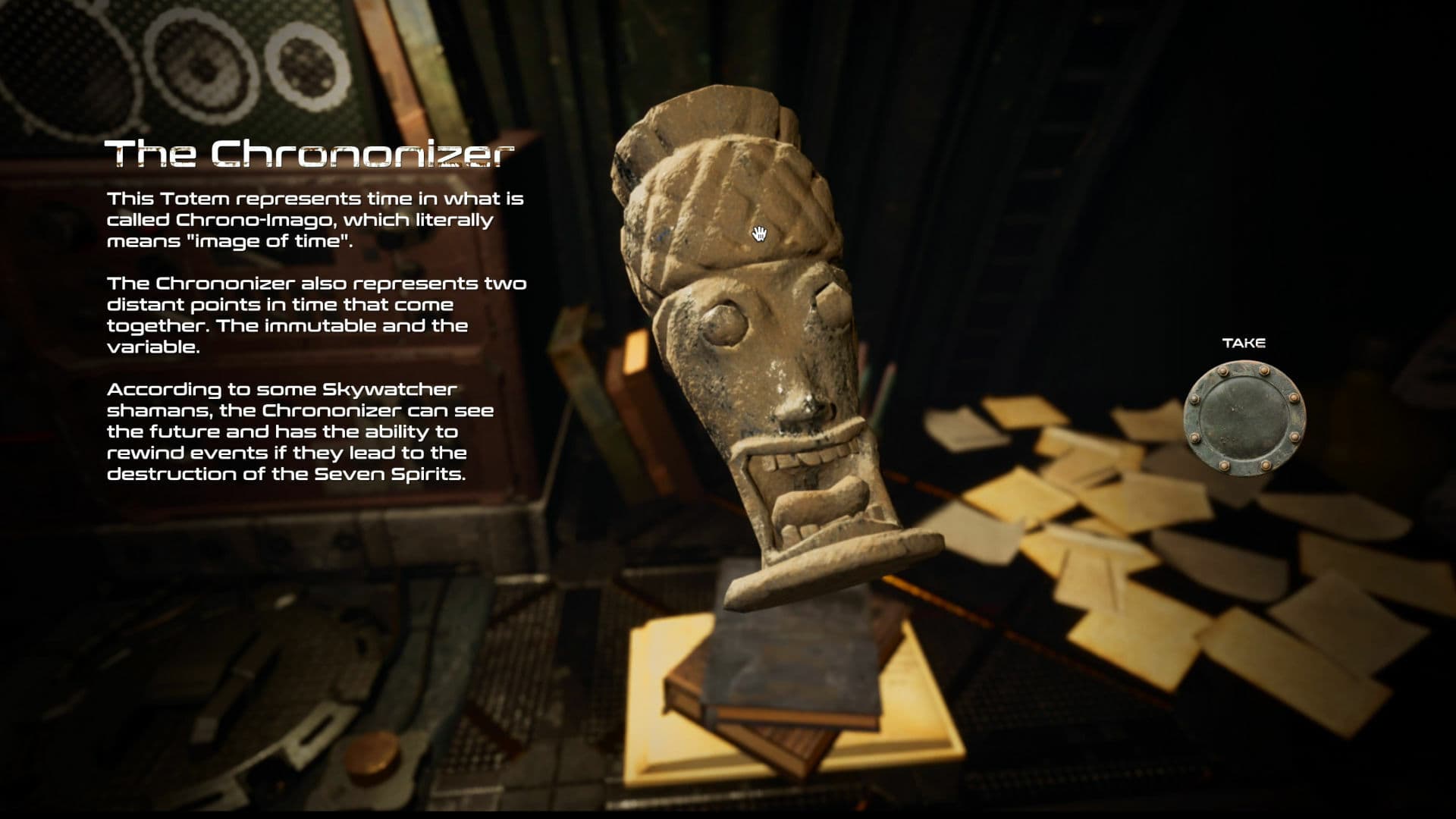Image resolution: width=1456 pixels, height=819 pixels.
Task: Click the hand cursor interaction point on the totem
Action: pyautogui.click(x=758, y=233)
